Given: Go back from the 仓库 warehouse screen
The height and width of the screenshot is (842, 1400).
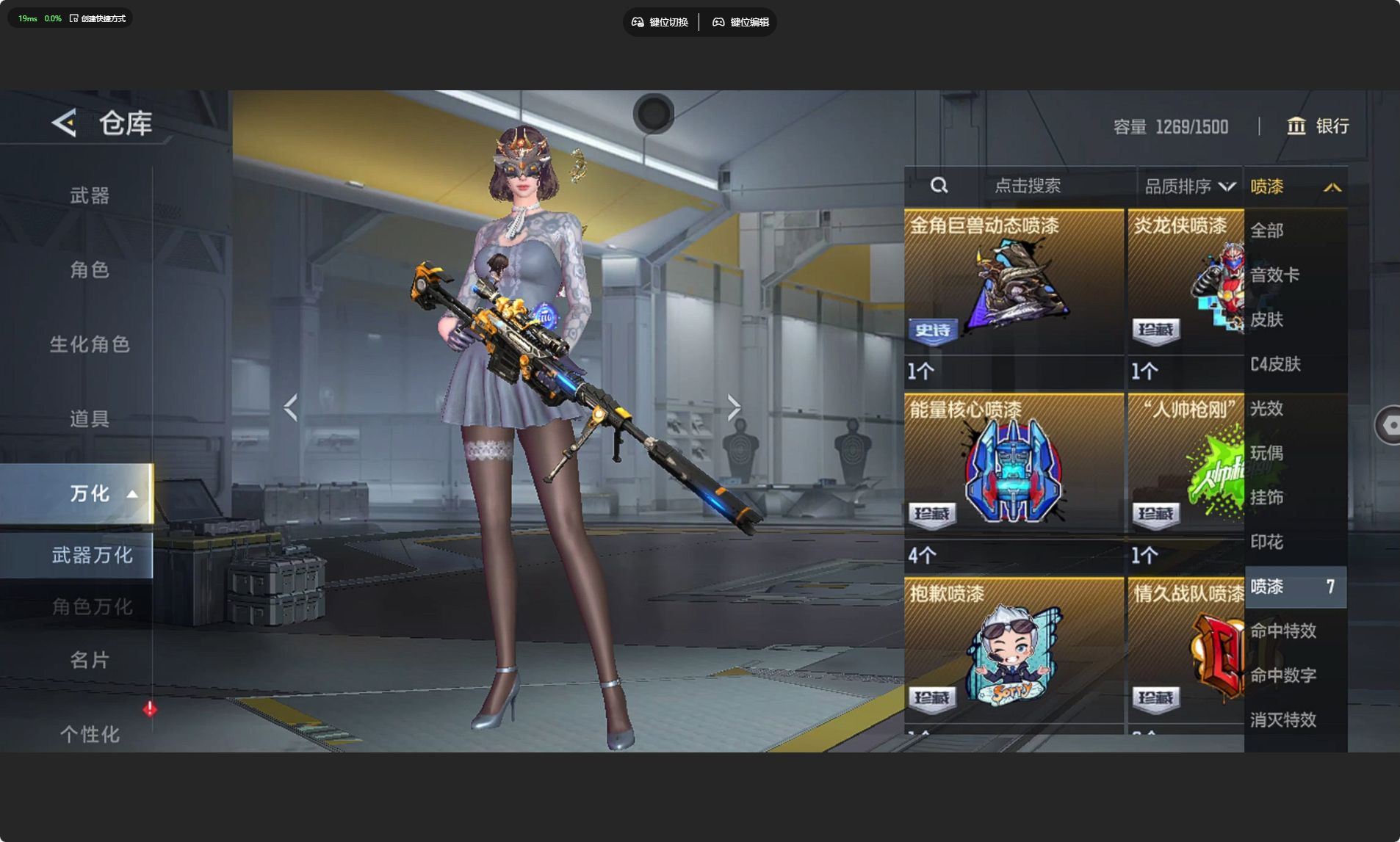Looking at the screenshot, I should click(65, 123).
